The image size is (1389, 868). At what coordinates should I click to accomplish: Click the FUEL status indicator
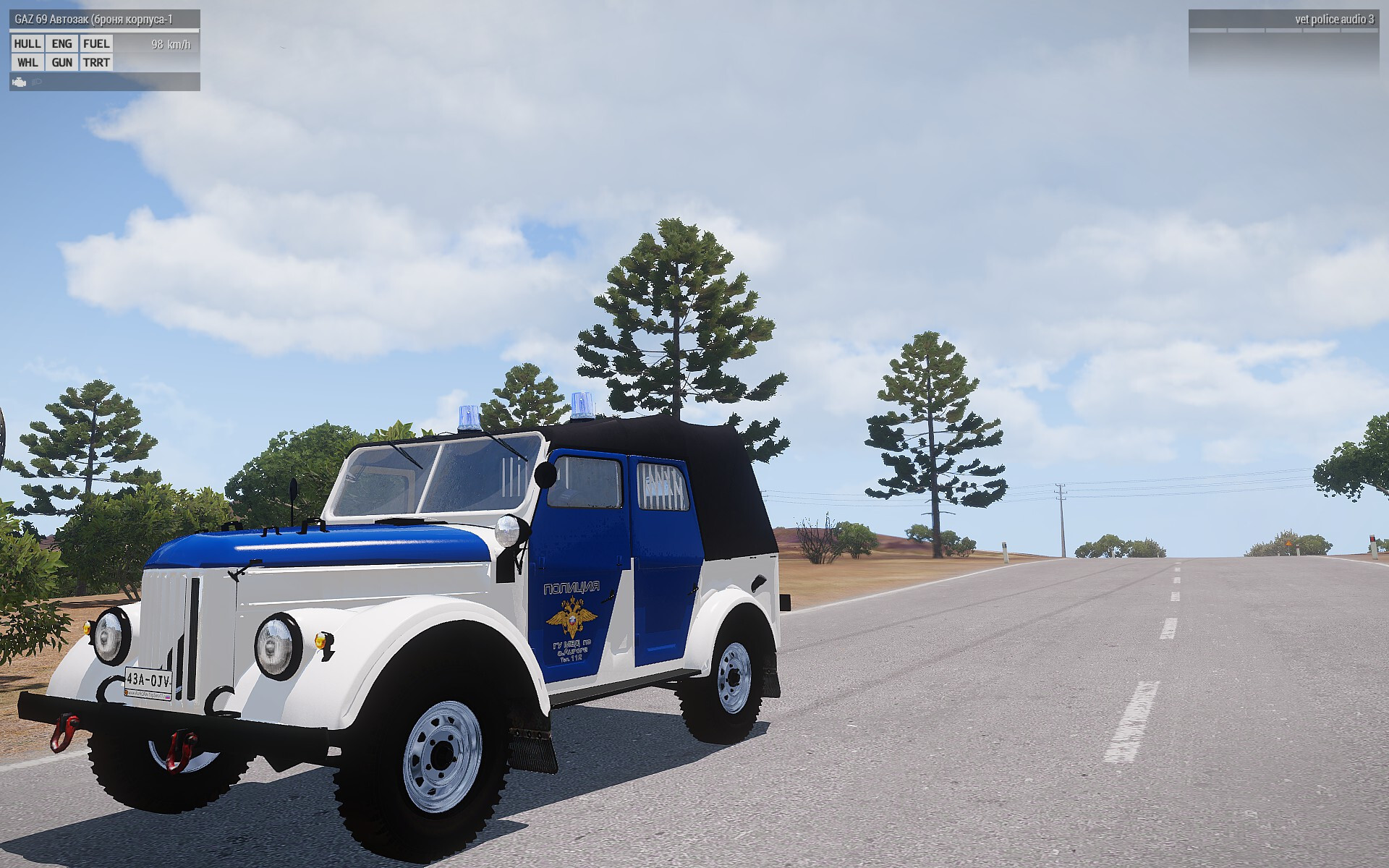96,44
